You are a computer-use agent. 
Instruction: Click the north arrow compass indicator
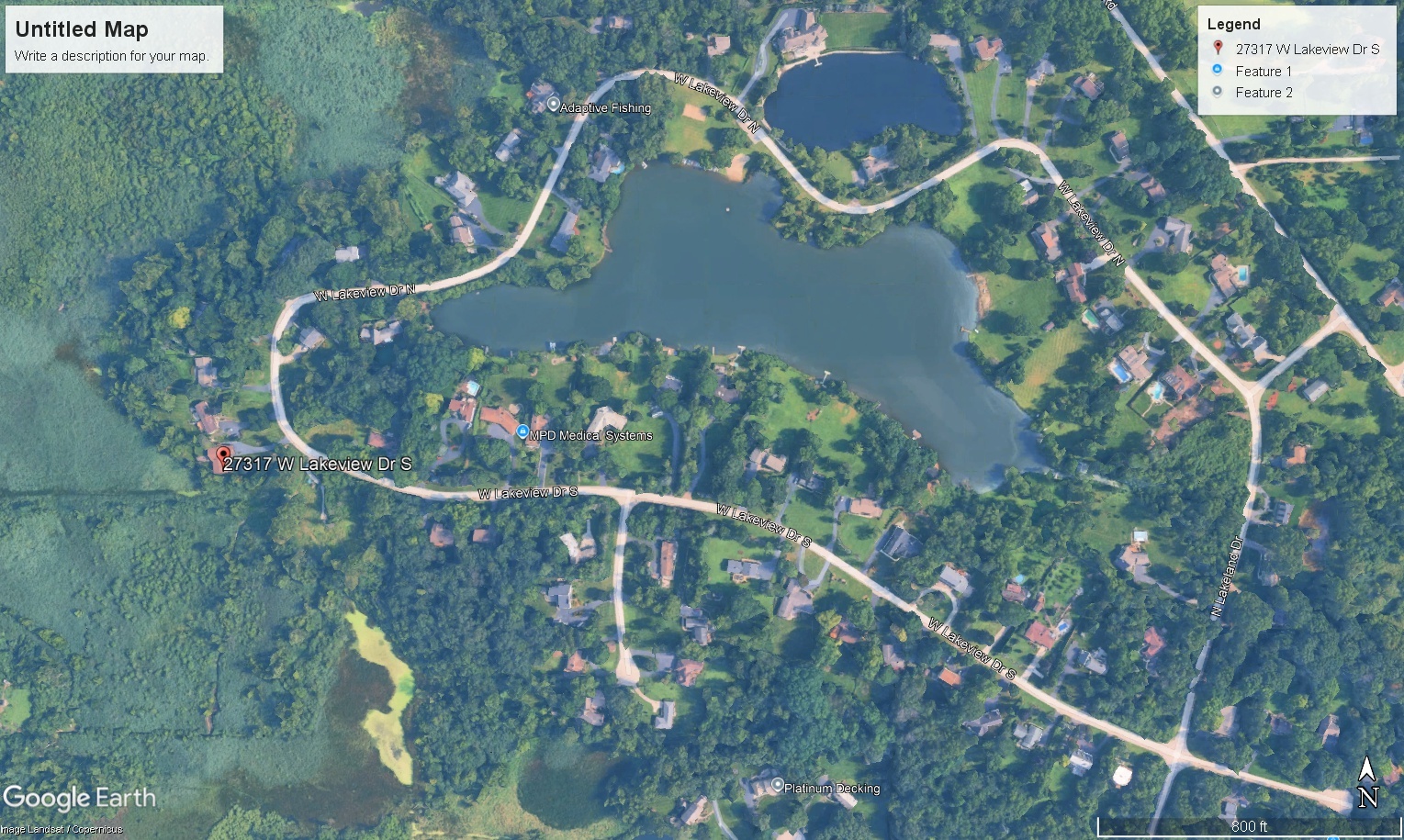tap(1367, 782)
